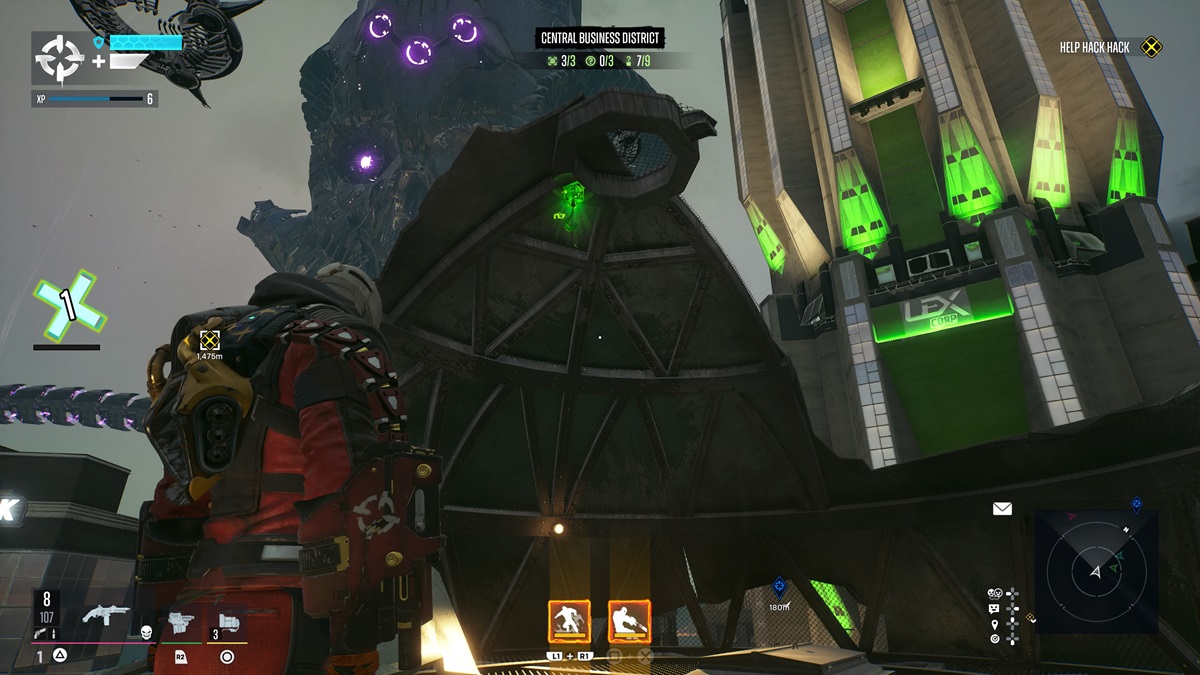Open the envelope mail notification
Image resolution: width=1200 pixels, height=675 pixels.
(x=1002, y=509)
